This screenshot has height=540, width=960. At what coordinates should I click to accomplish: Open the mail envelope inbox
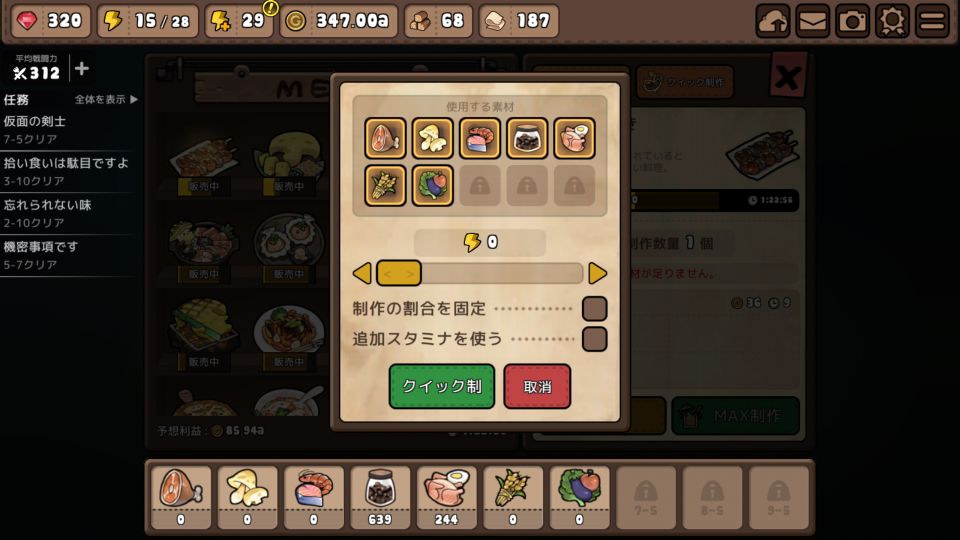tap(812, 20)
